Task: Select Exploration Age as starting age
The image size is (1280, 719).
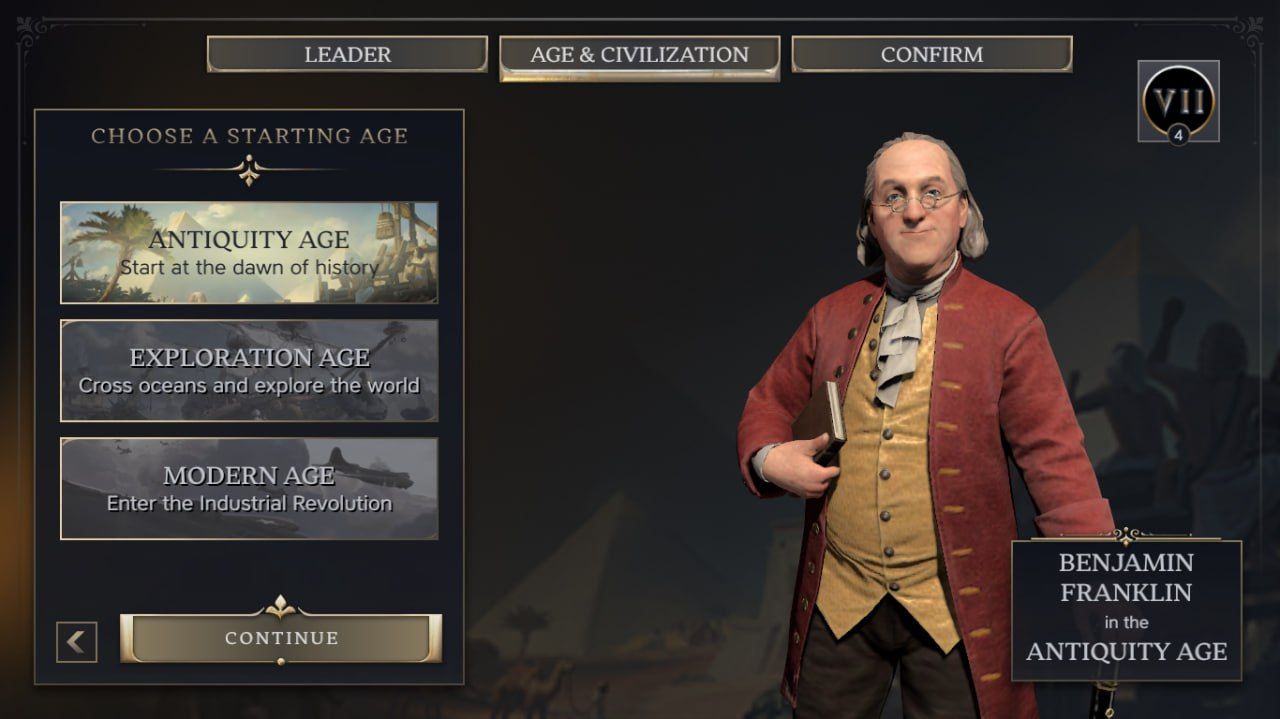Action: tap(249, 370)
